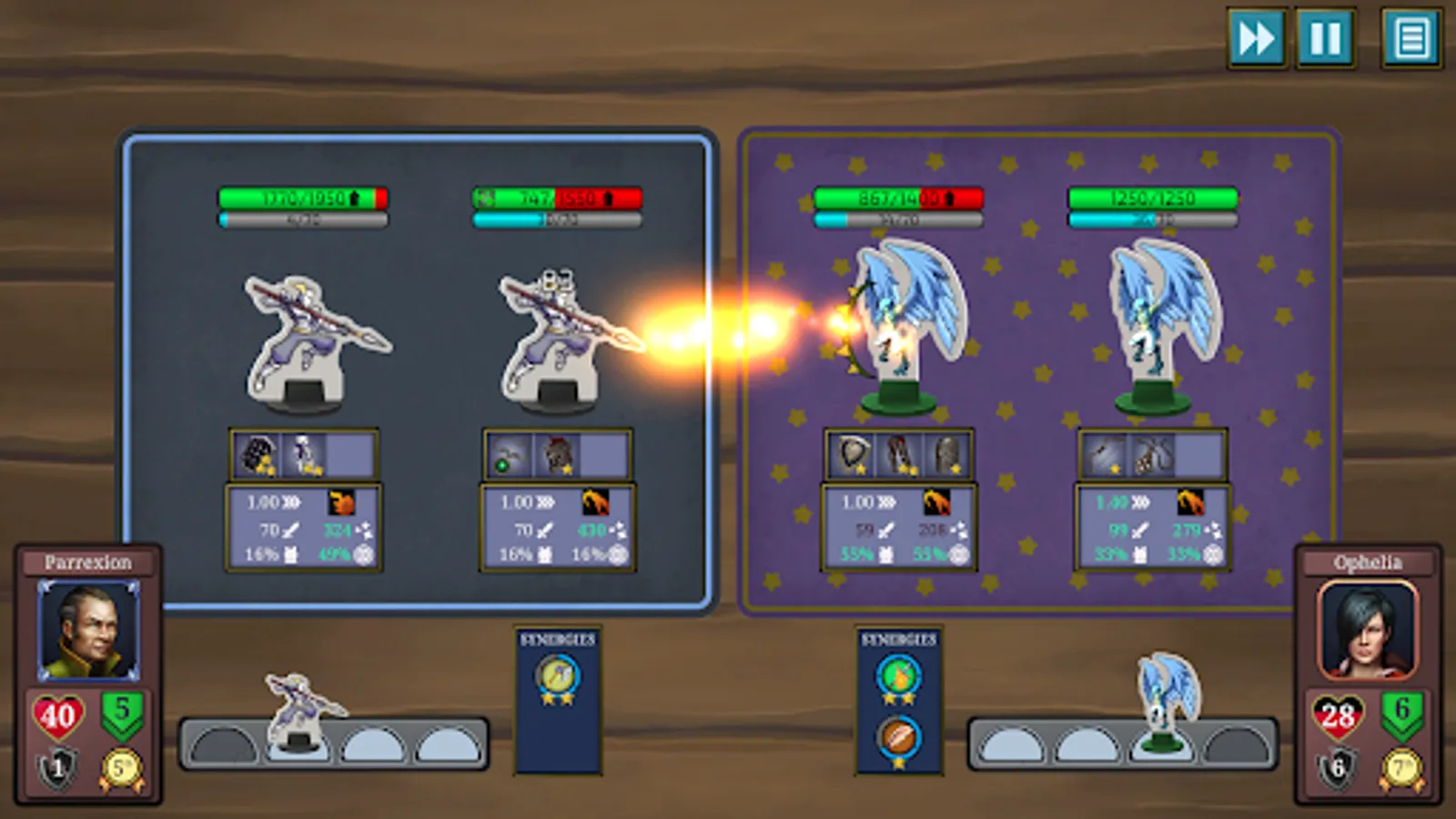Select the shield item on the first angel's equipment
1456x819 pixels.
852,457
